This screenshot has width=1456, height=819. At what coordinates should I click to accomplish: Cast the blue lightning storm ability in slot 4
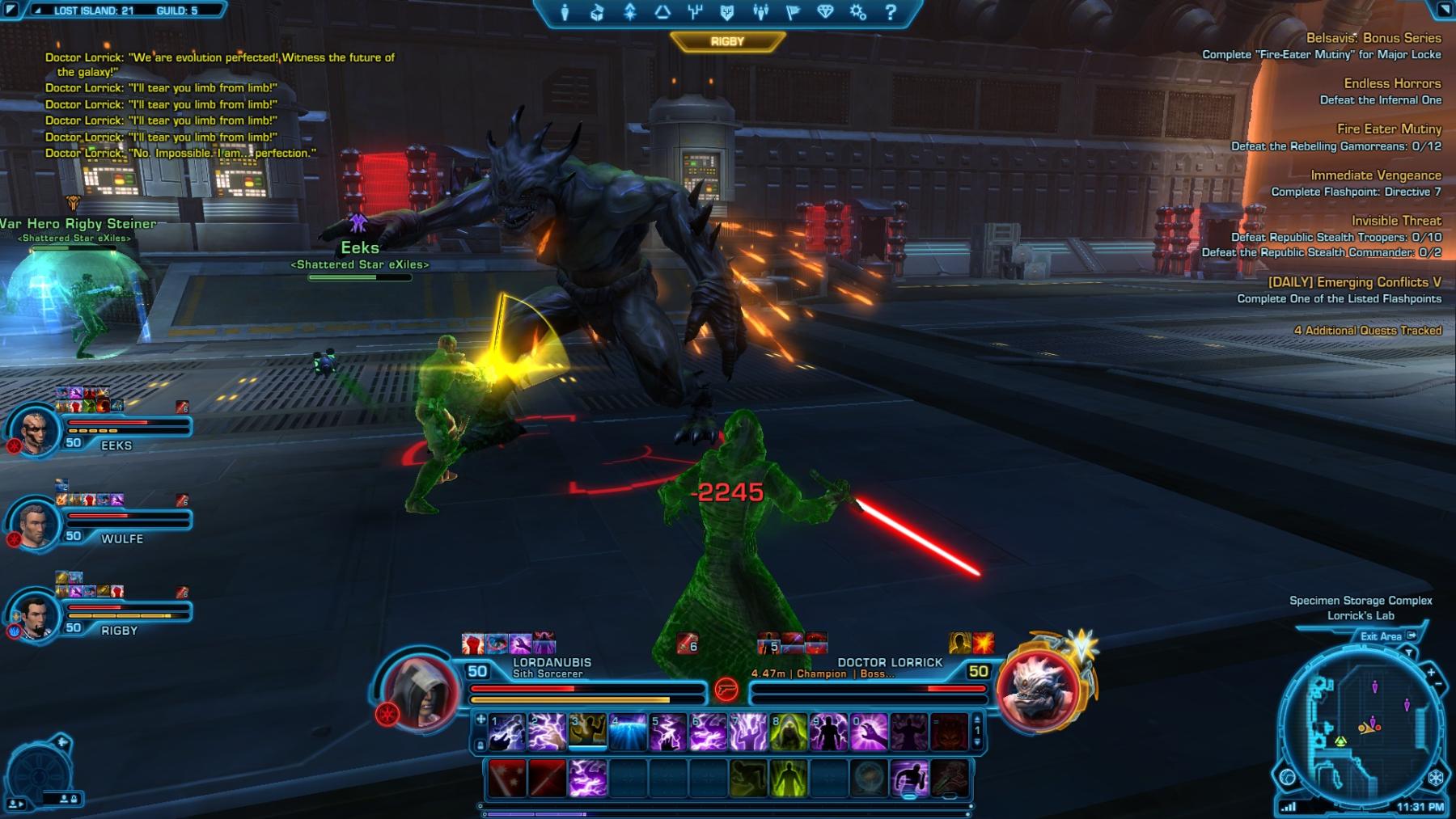[628, 732]
